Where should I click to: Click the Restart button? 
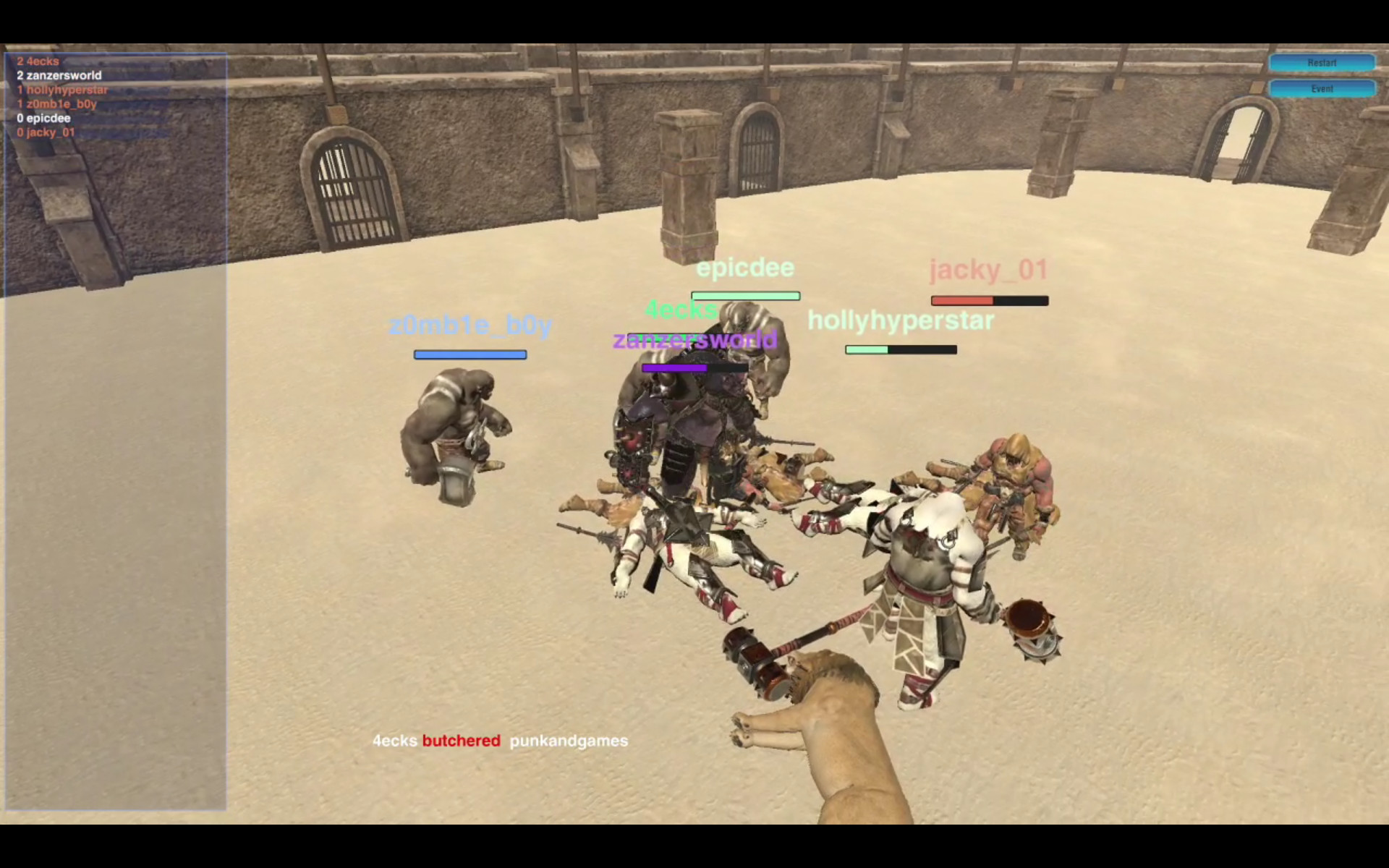click(1322, 63)
